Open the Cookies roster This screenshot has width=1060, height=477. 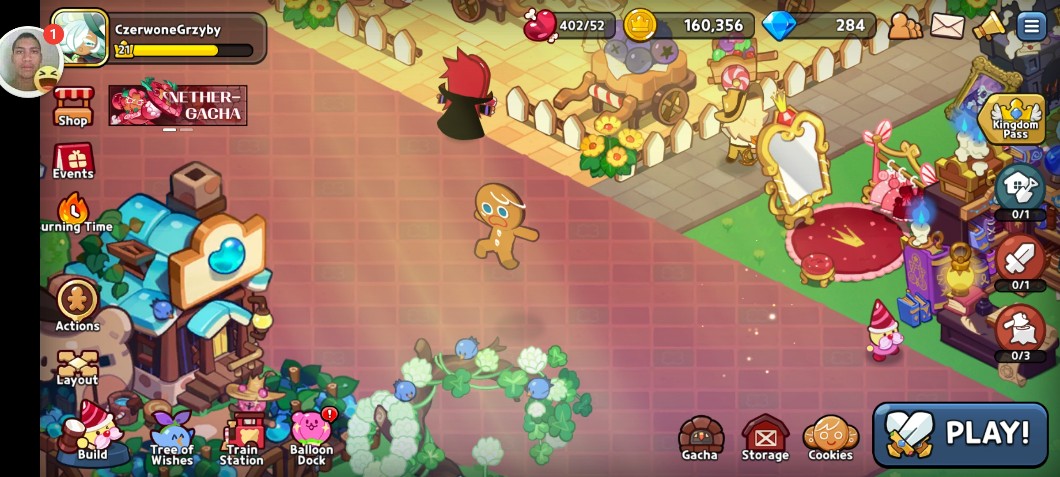pos(830,439)
